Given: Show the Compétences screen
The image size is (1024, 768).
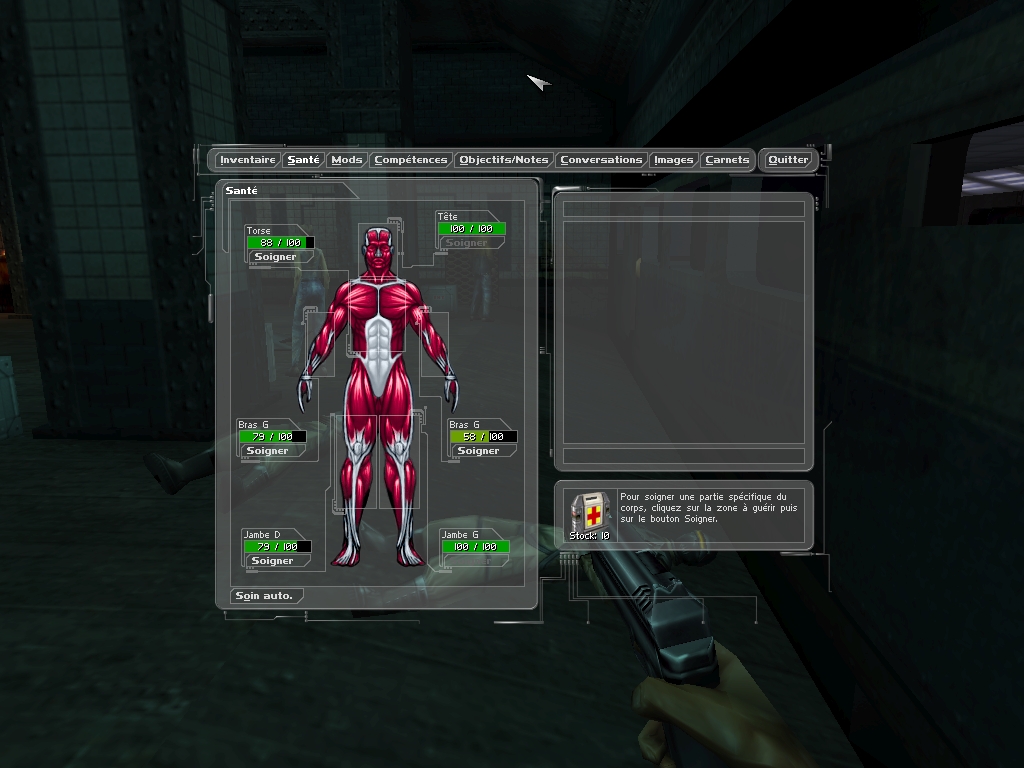Looking at the screenshot, I should 410,160.
